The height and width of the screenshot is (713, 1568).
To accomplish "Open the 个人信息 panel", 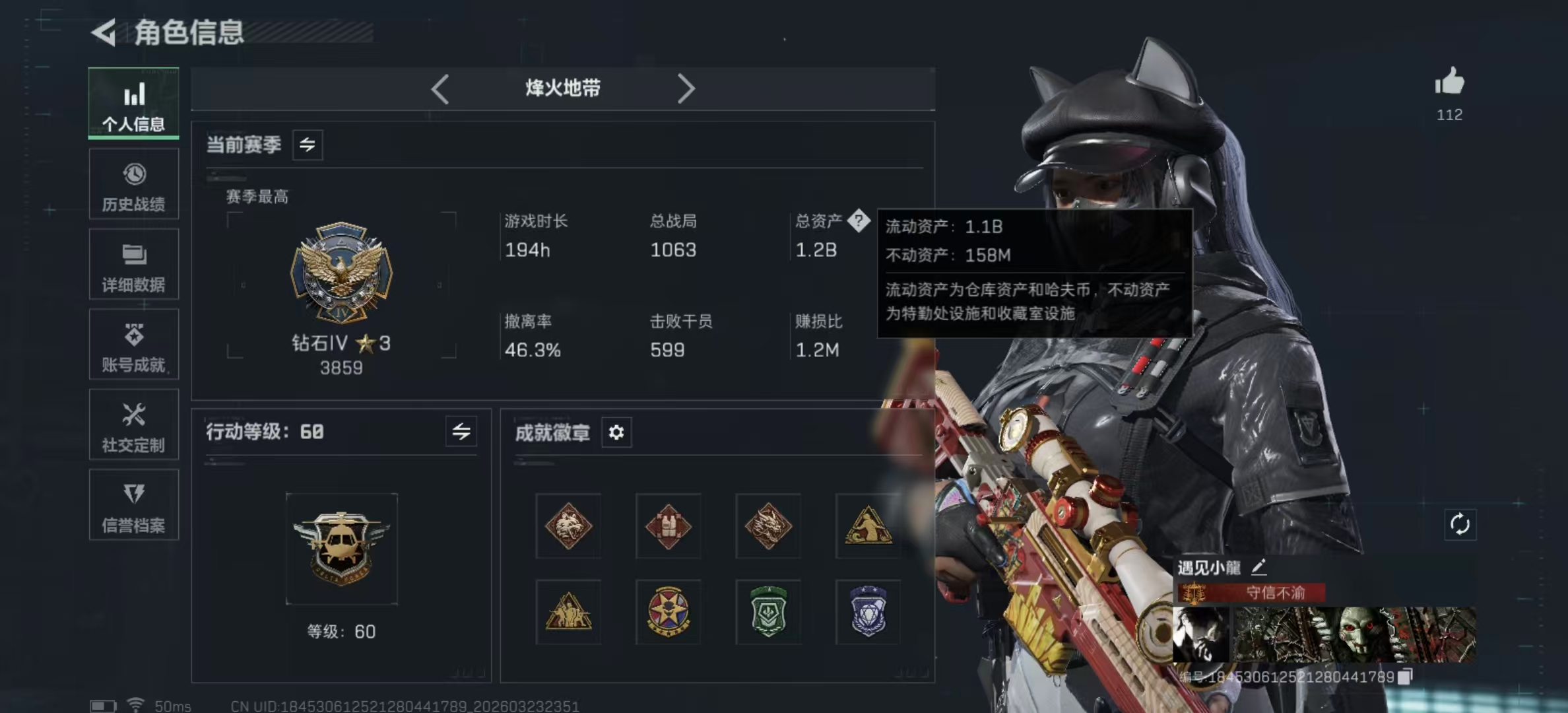I will 134,104.
